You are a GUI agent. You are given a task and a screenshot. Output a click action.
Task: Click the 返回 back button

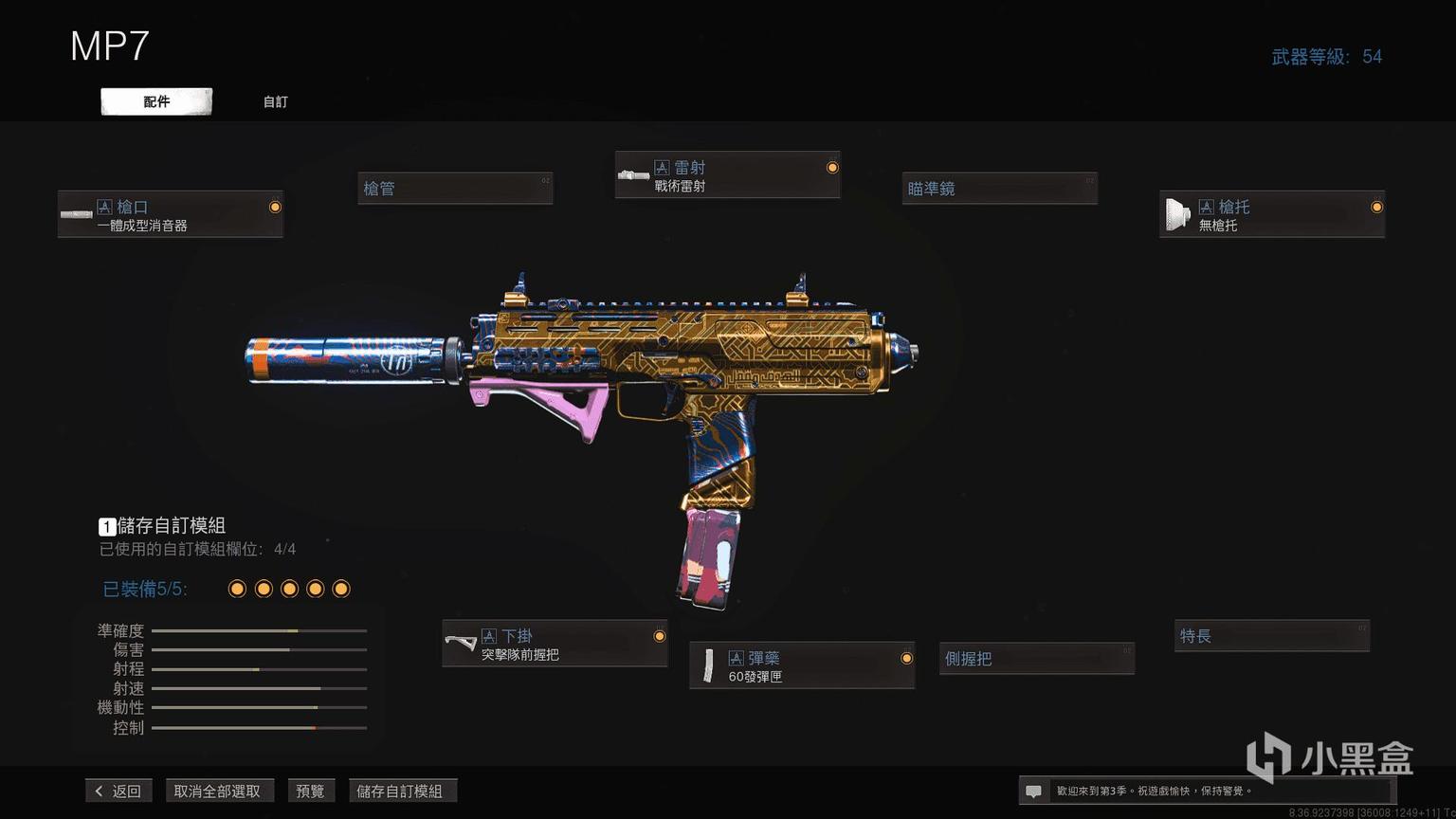pos(118,791)
